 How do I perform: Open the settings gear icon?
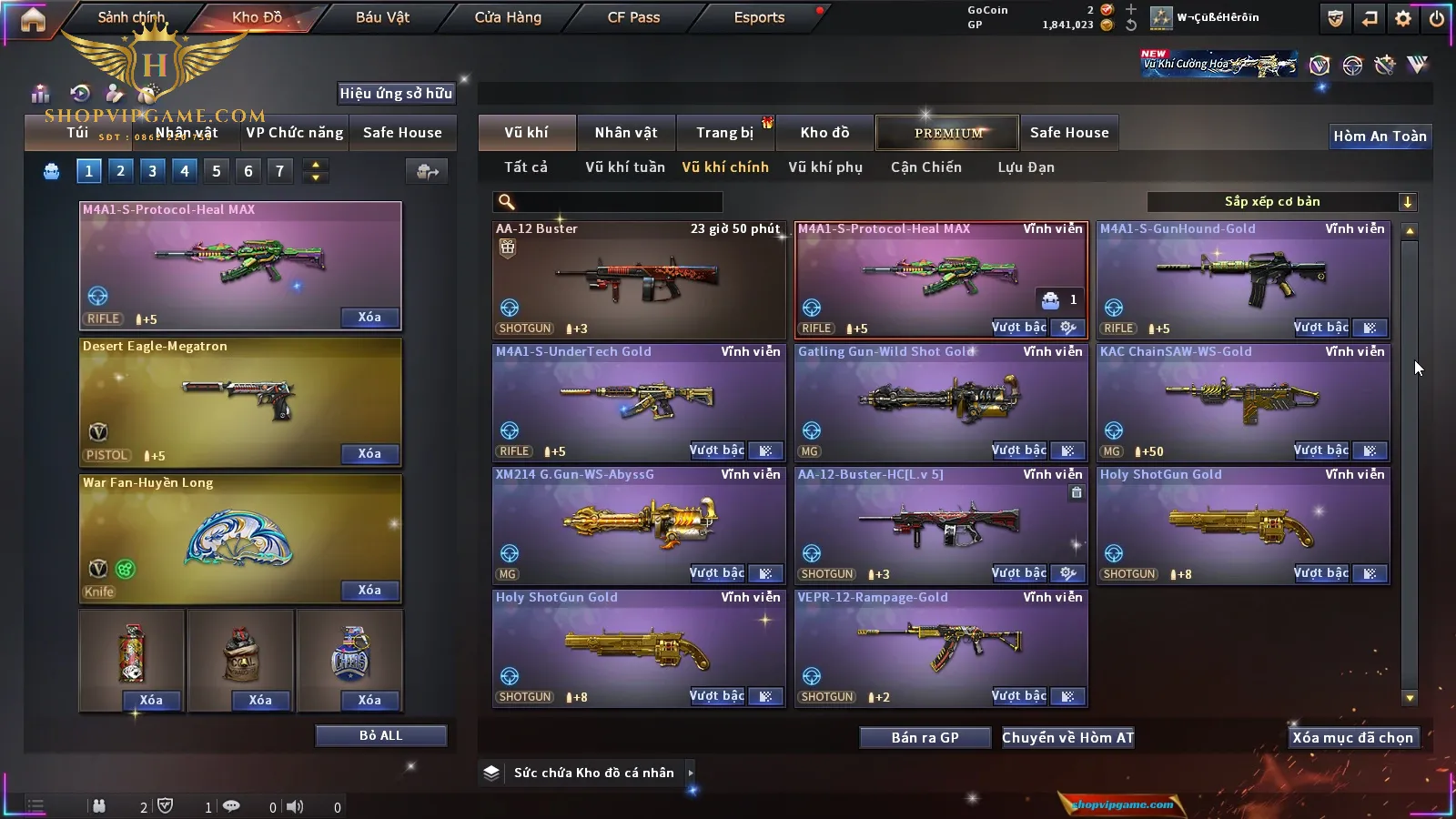pos(1403,18)
